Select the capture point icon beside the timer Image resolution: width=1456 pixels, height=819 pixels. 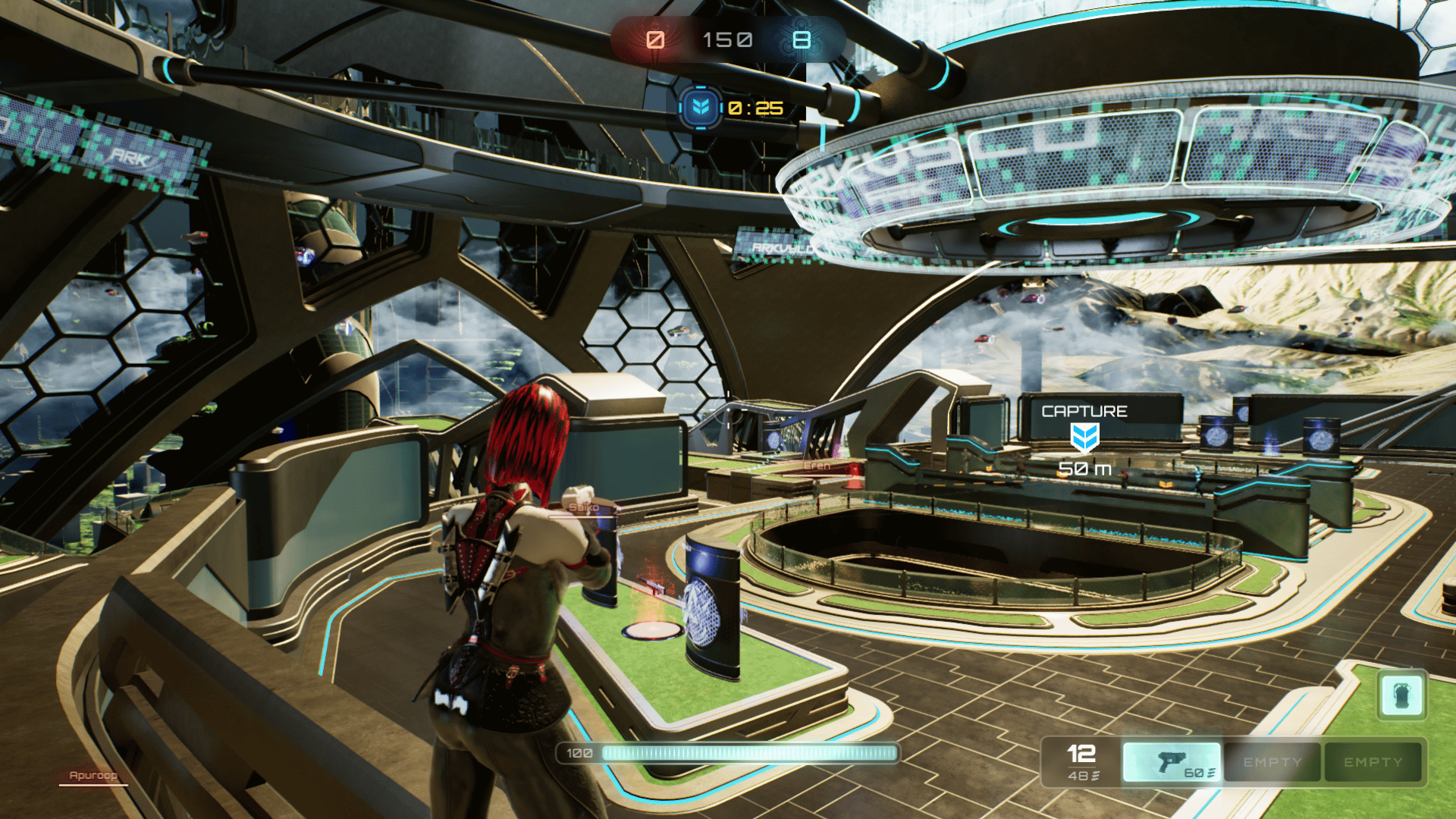(x=700, y=108)
